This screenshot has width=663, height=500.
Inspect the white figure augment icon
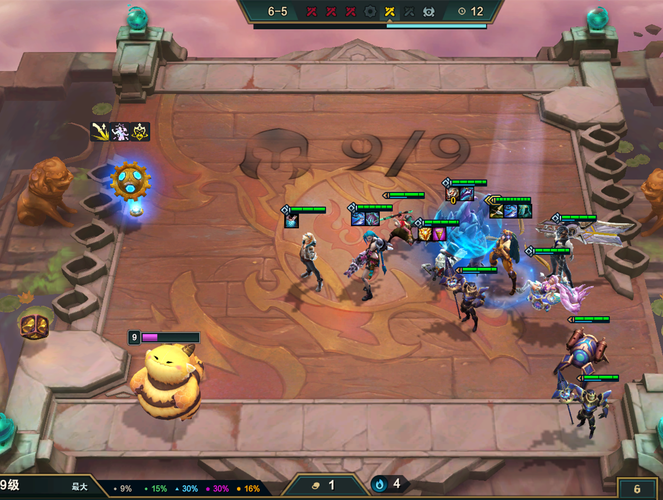point(121,131)
